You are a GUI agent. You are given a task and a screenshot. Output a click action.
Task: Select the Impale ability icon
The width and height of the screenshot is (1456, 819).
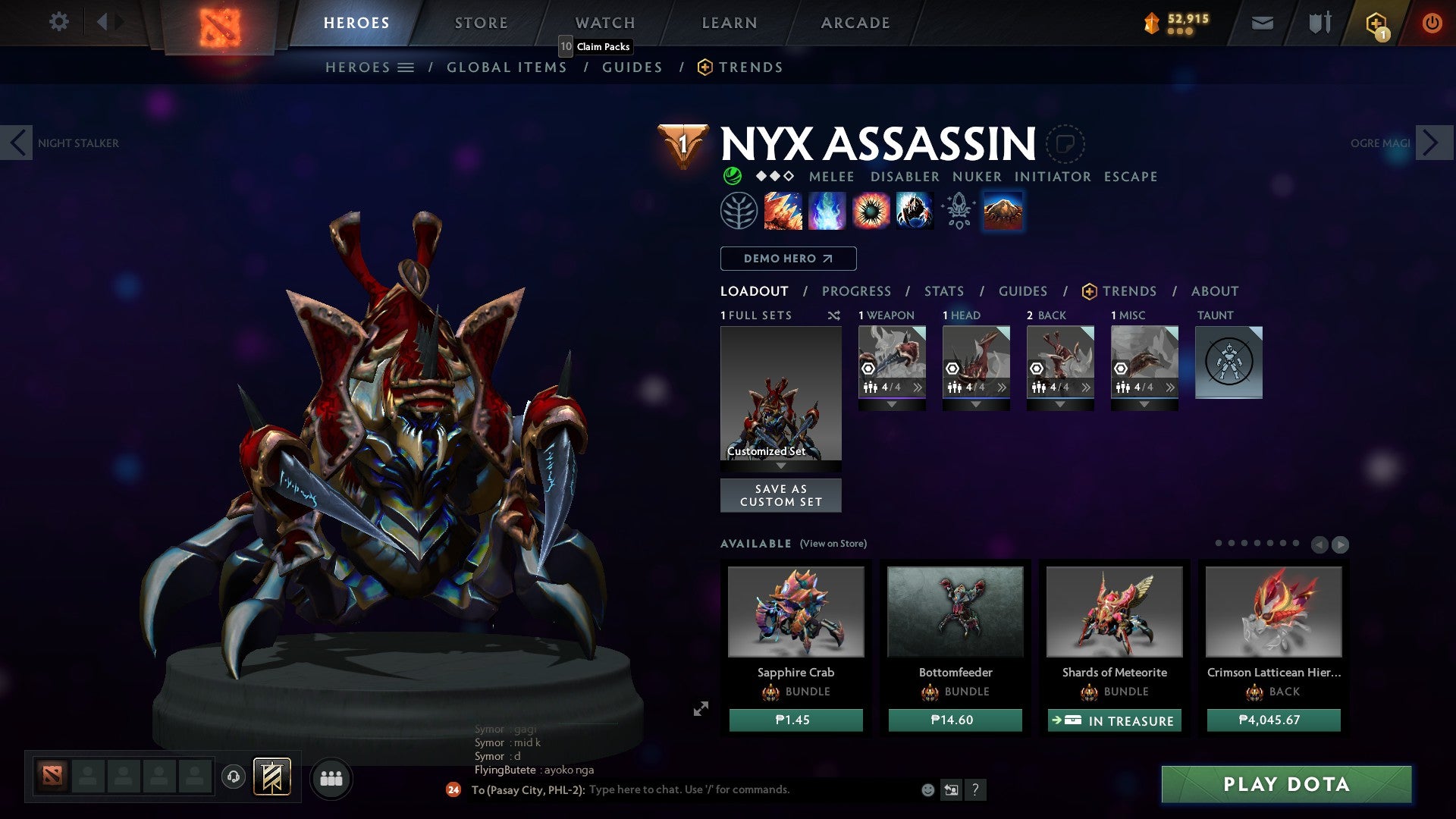pyautogui.click(x=781, y=210)
